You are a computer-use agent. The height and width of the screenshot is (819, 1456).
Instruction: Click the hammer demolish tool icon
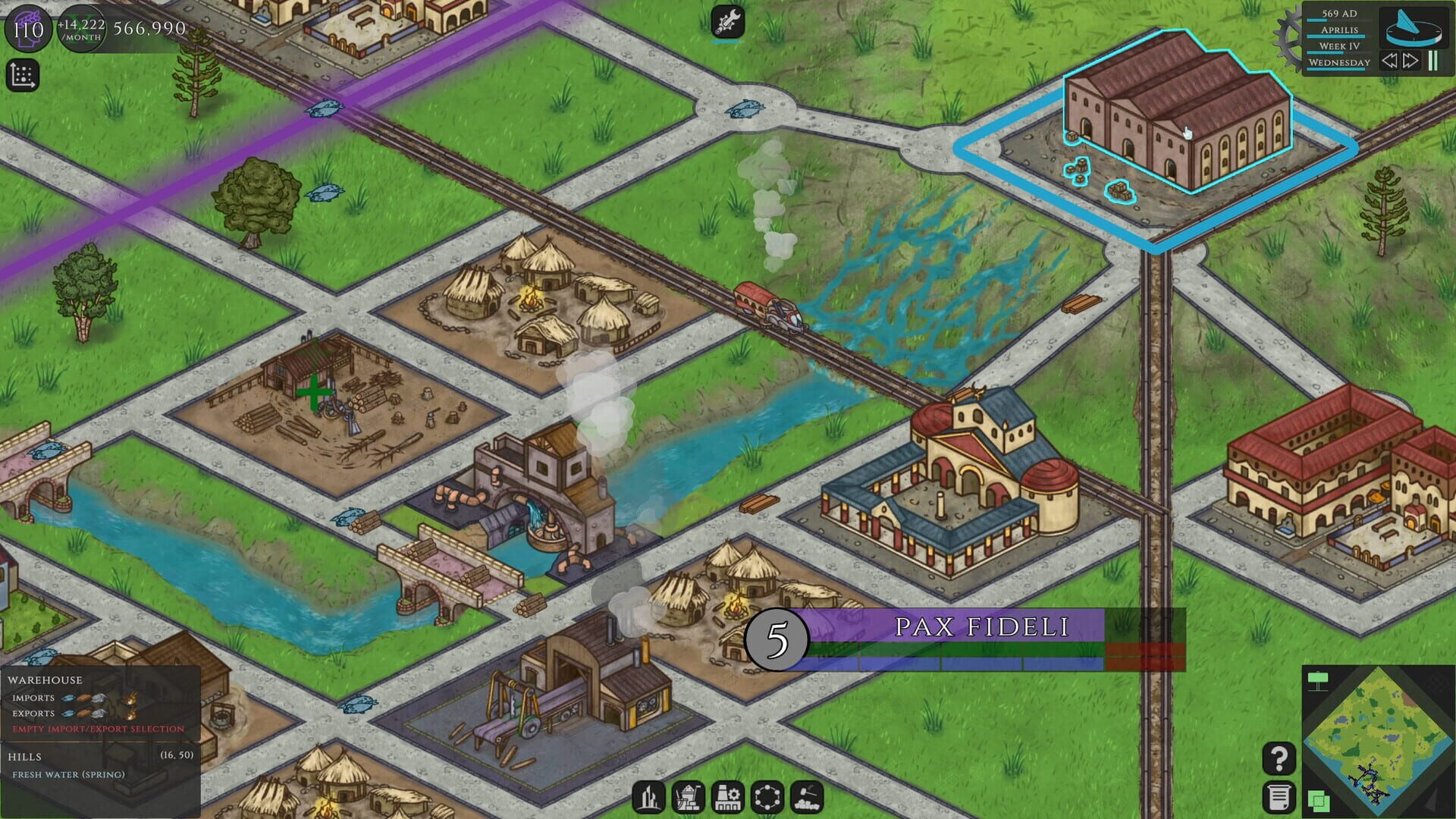[x=808, y=796]
